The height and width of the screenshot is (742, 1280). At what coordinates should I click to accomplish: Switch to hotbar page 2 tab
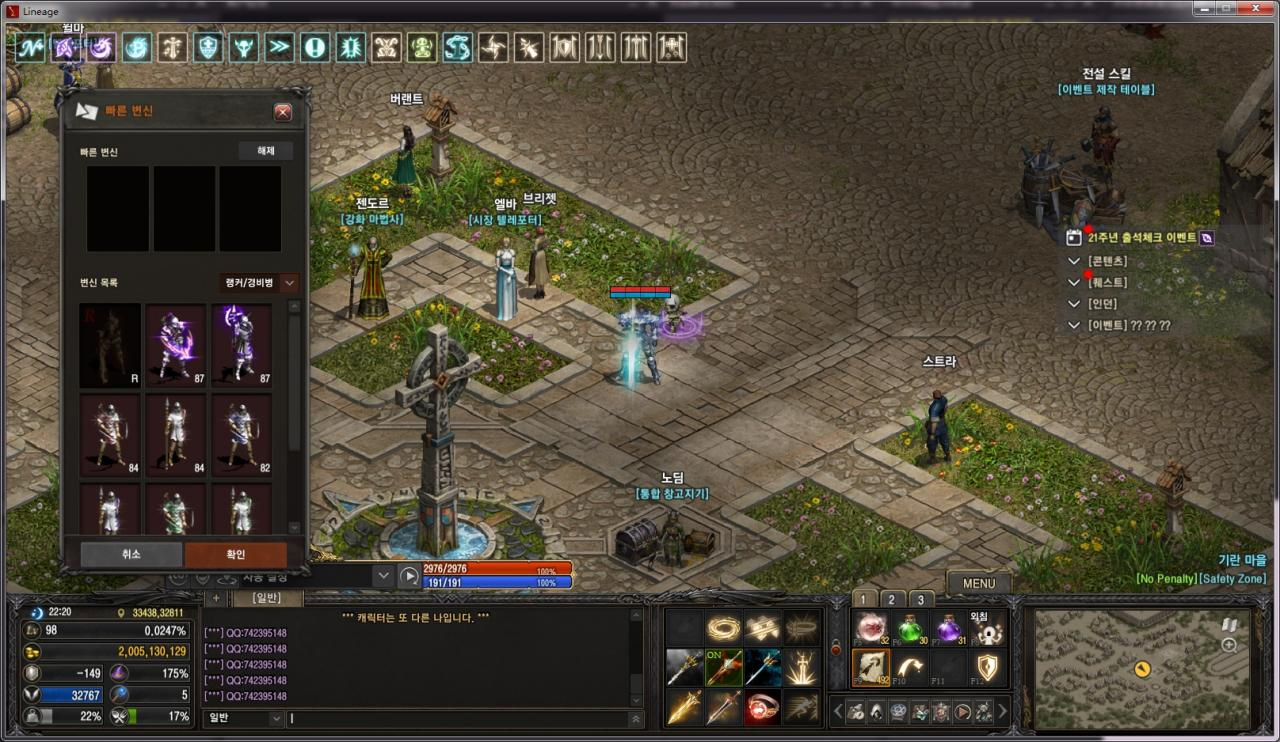click(x=891, y=600)
